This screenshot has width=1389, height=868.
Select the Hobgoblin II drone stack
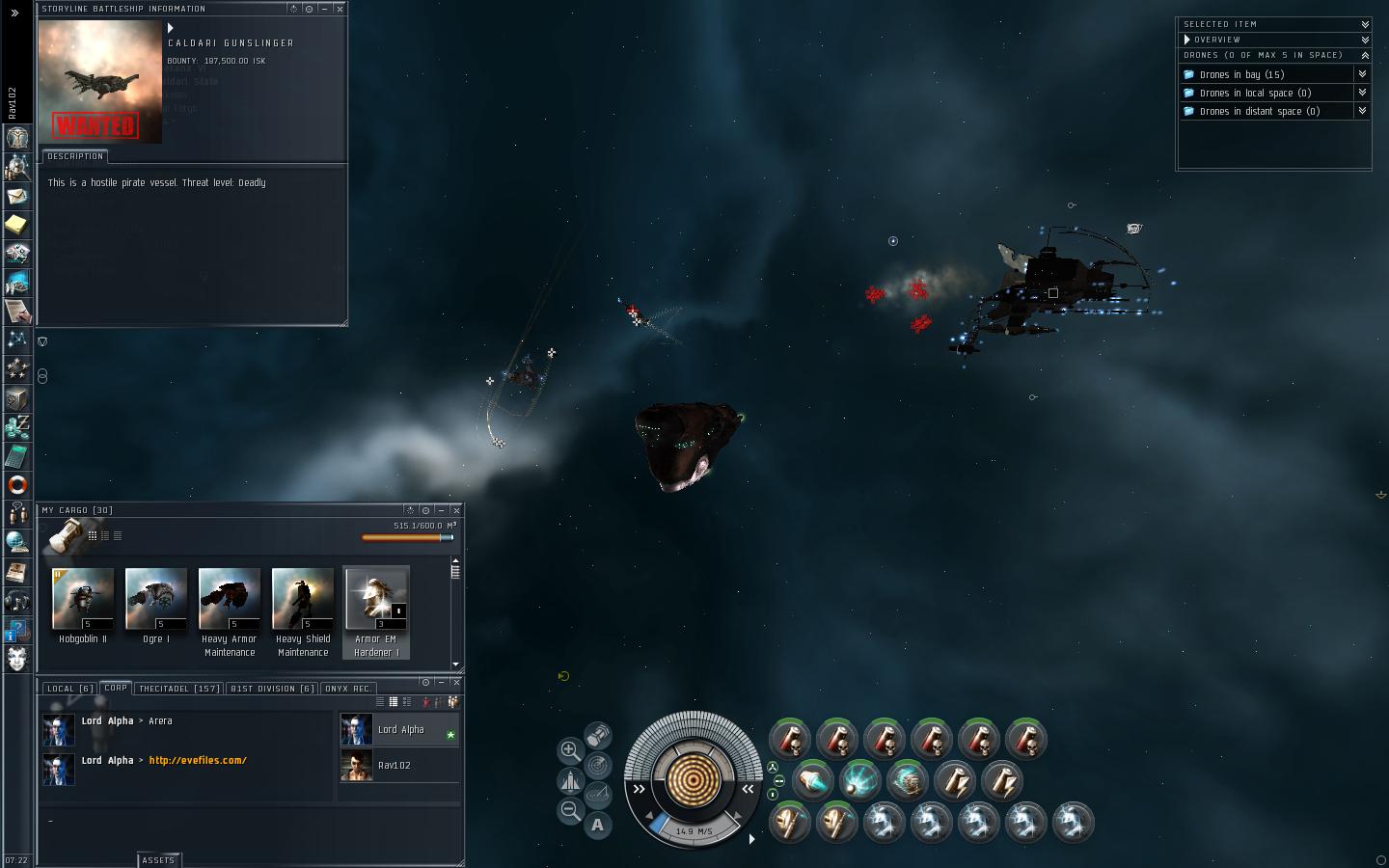pos(83,600)
